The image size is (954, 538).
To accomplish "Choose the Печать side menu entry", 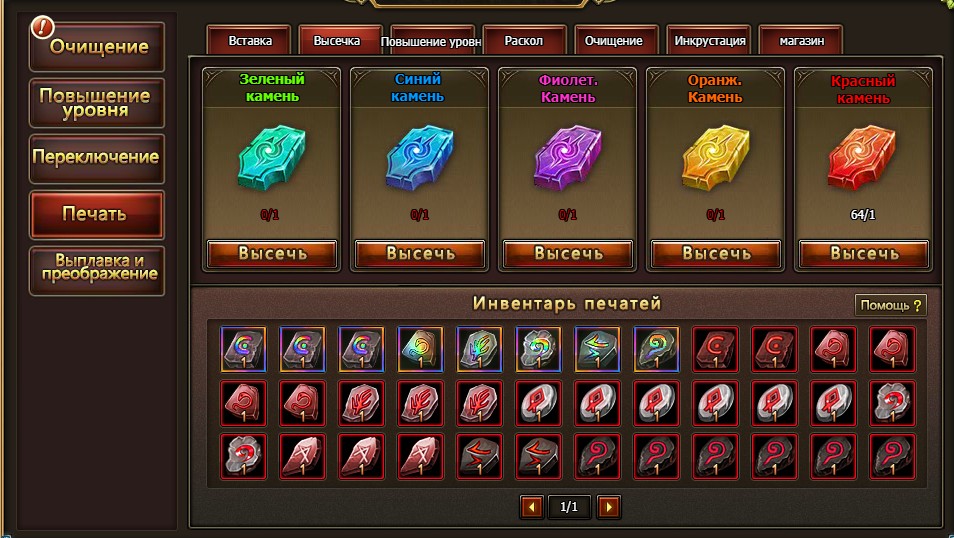I will click(96, 214).
